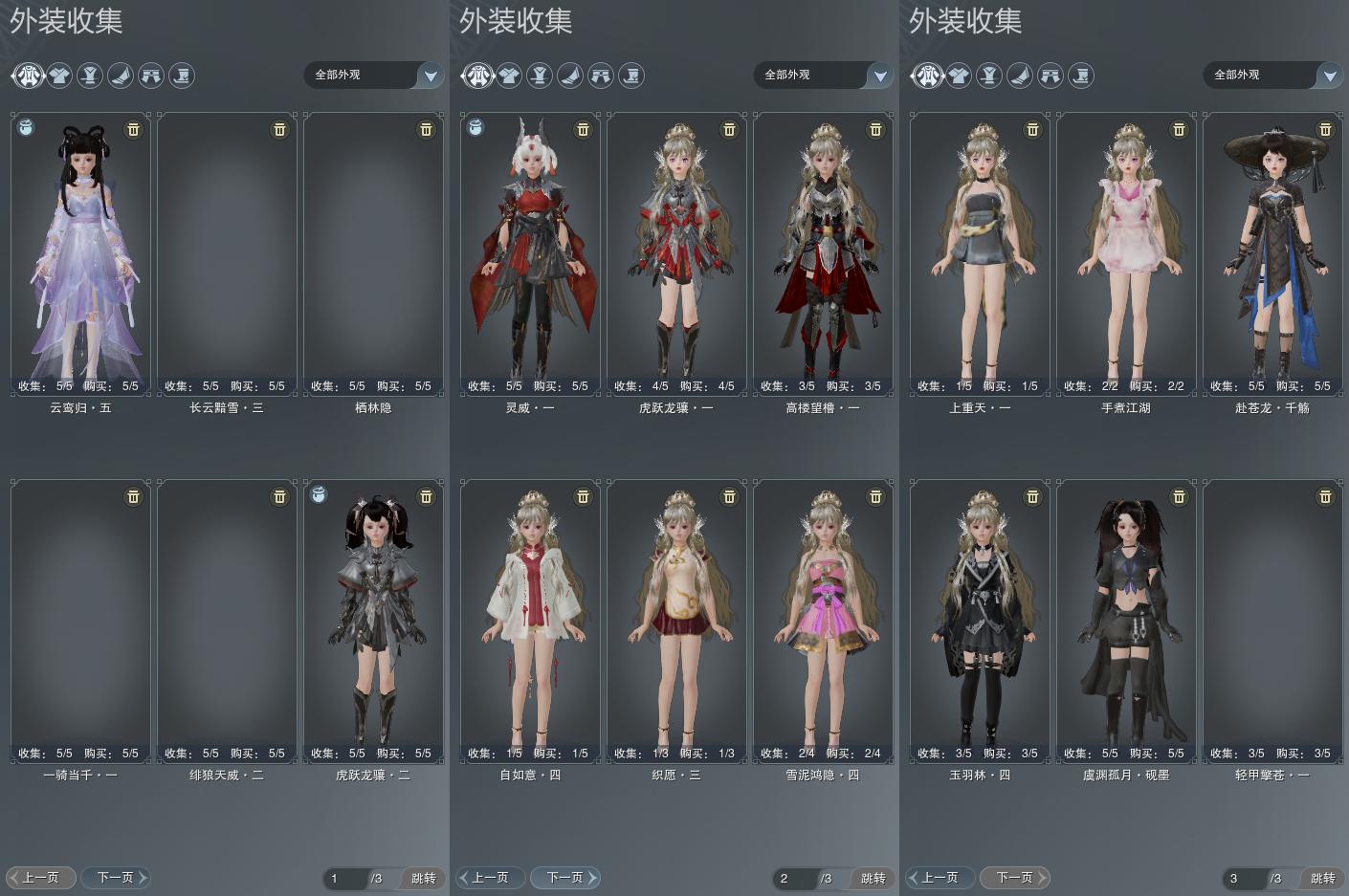Click the page number field showing 2
Viewport: 1349px width, 896px height.
tap(795, 878)
